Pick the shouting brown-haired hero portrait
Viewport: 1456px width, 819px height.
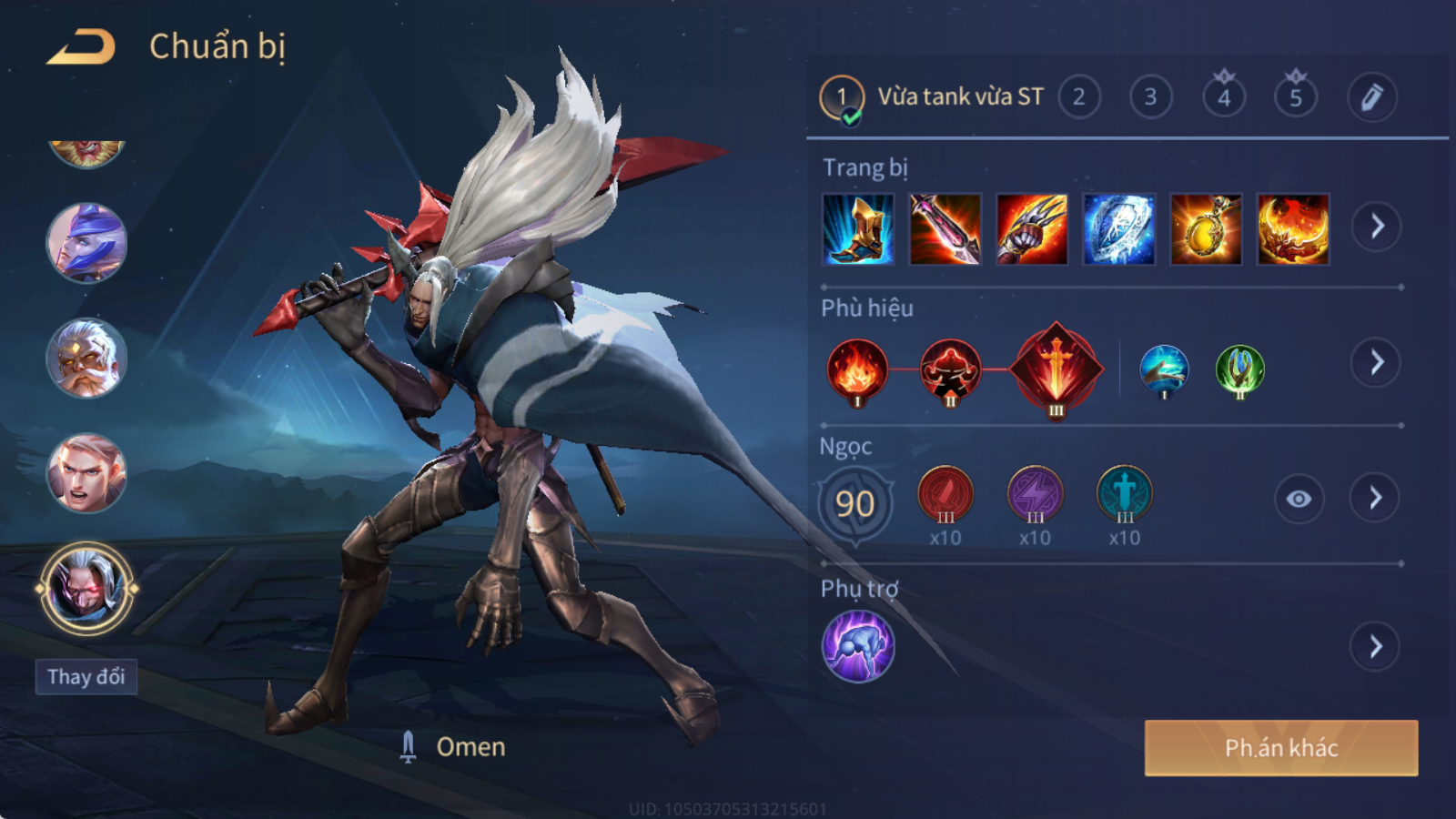[86, 472]
